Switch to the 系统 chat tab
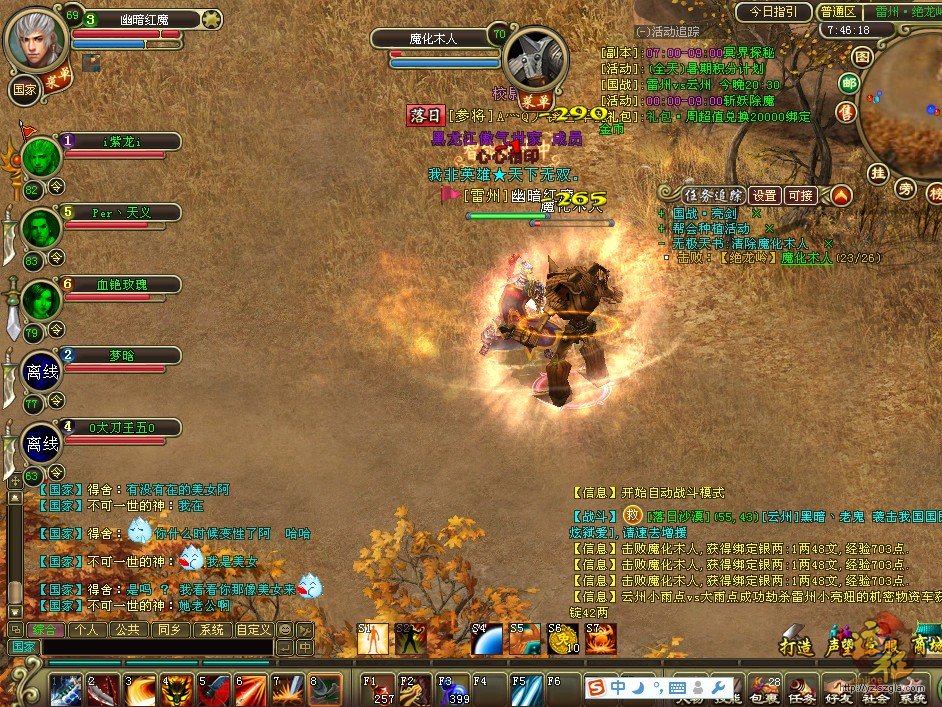Image resolution: width=942 pixels, height=707 pixels. pyautogui.click(x=210, y=630)
